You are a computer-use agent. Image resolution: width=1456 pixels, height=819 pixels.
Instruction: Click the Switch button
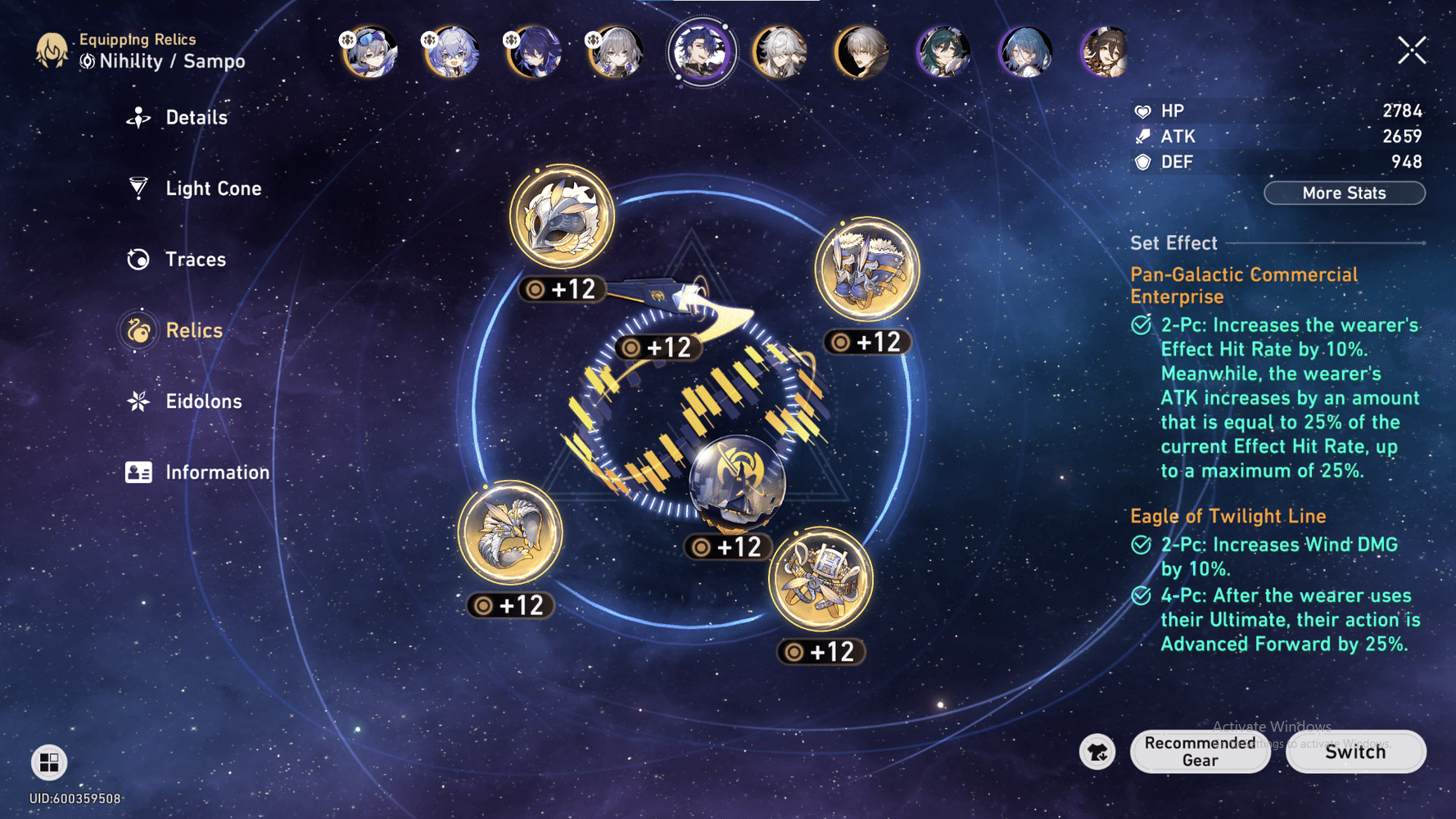tap(1355, 752)
